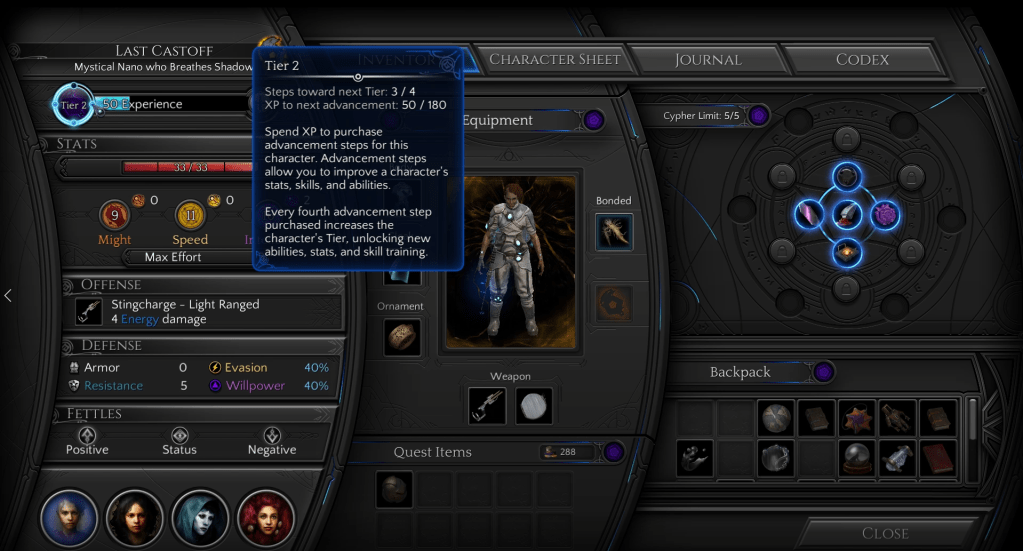
Task: Select the red book in the Backpack
Action: click(938, 457)
